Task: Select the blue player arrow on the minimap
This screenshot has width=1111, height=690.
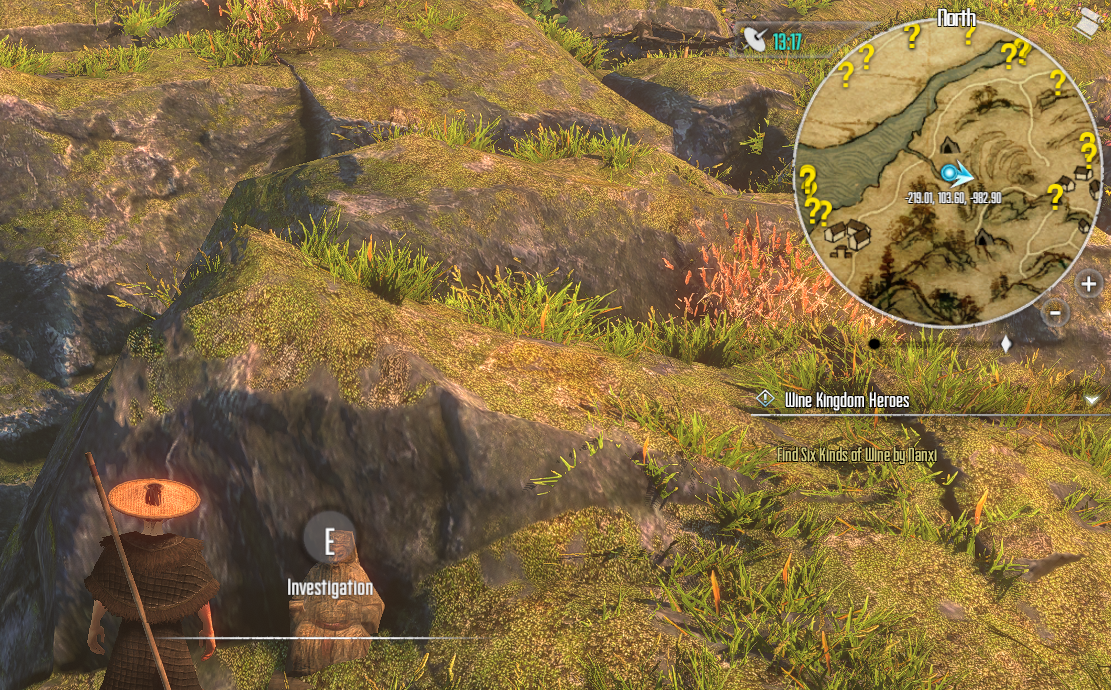Action: [x=959, y=175]
